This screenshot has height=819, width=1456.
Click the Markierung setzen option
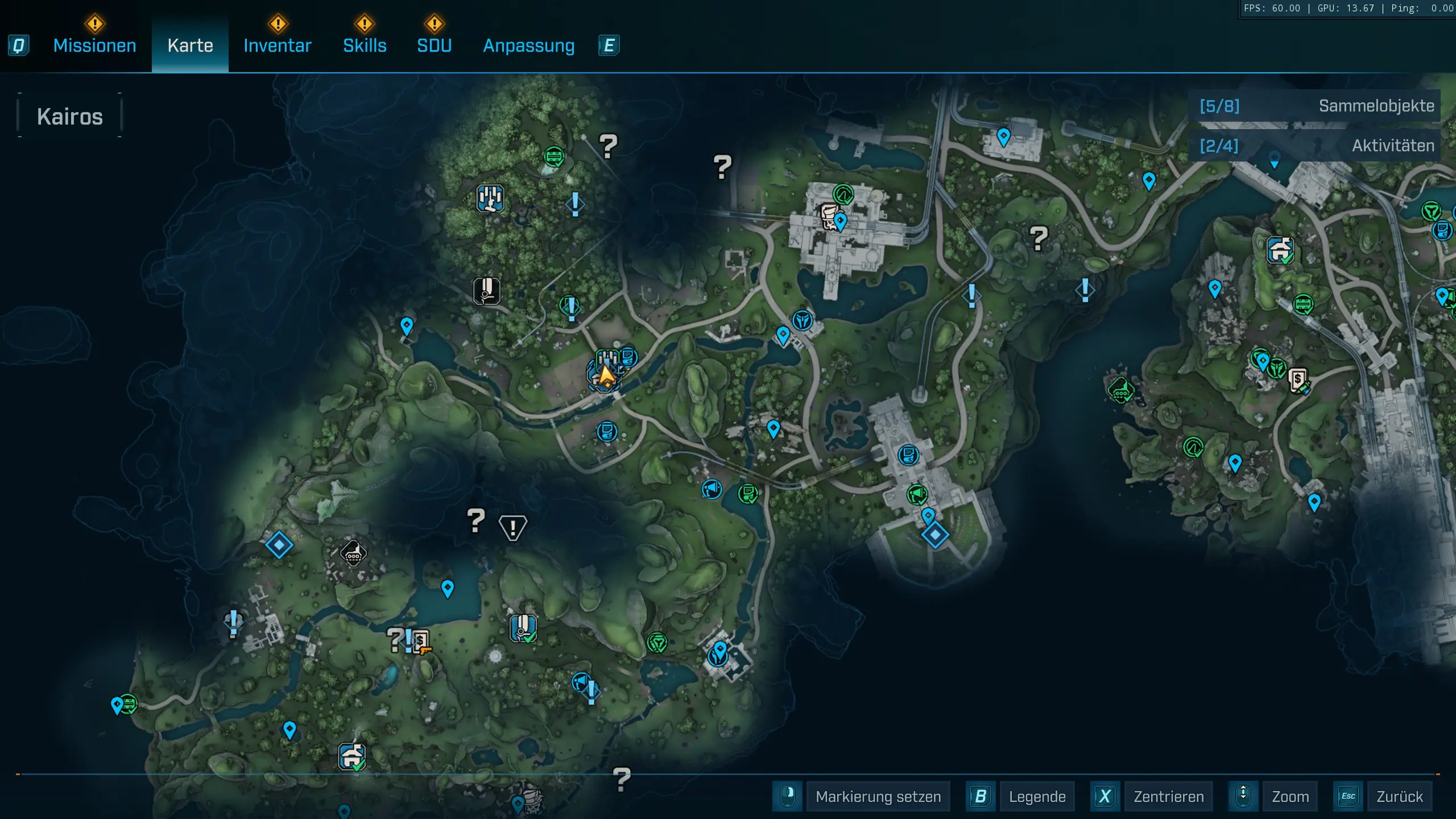click(878, 796)
